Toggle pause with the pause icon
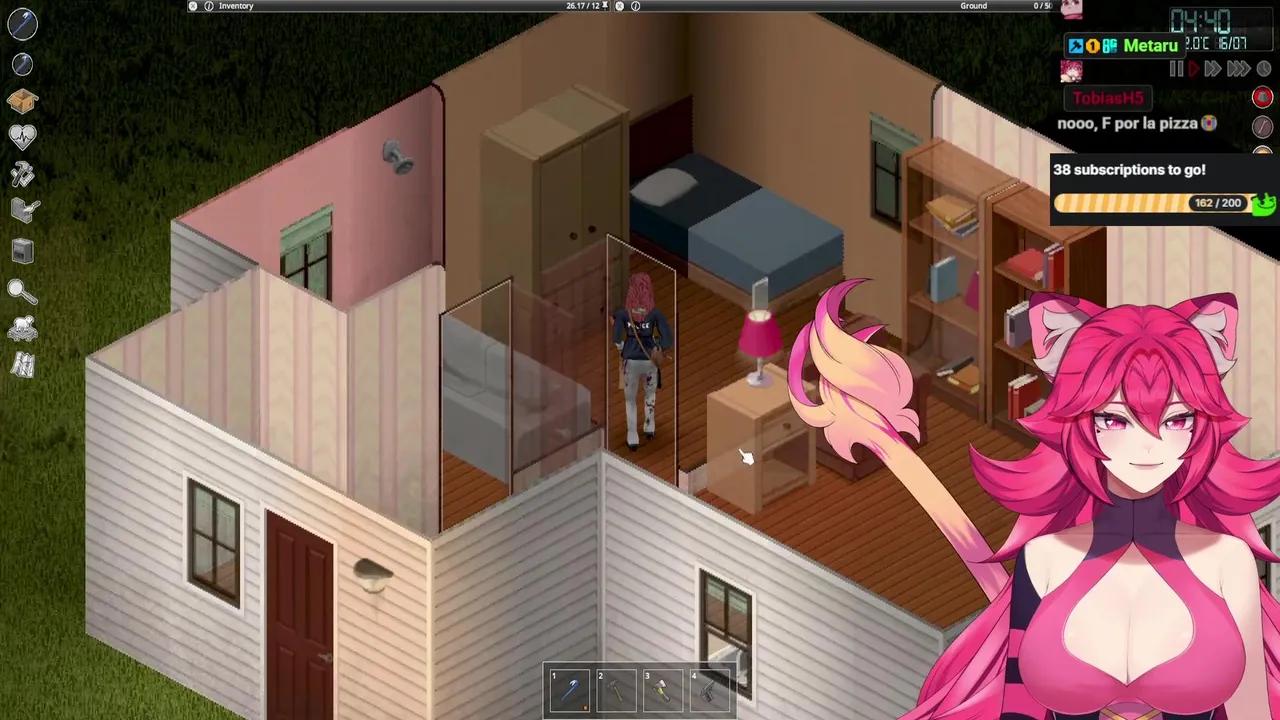 tap(1176, 68)
